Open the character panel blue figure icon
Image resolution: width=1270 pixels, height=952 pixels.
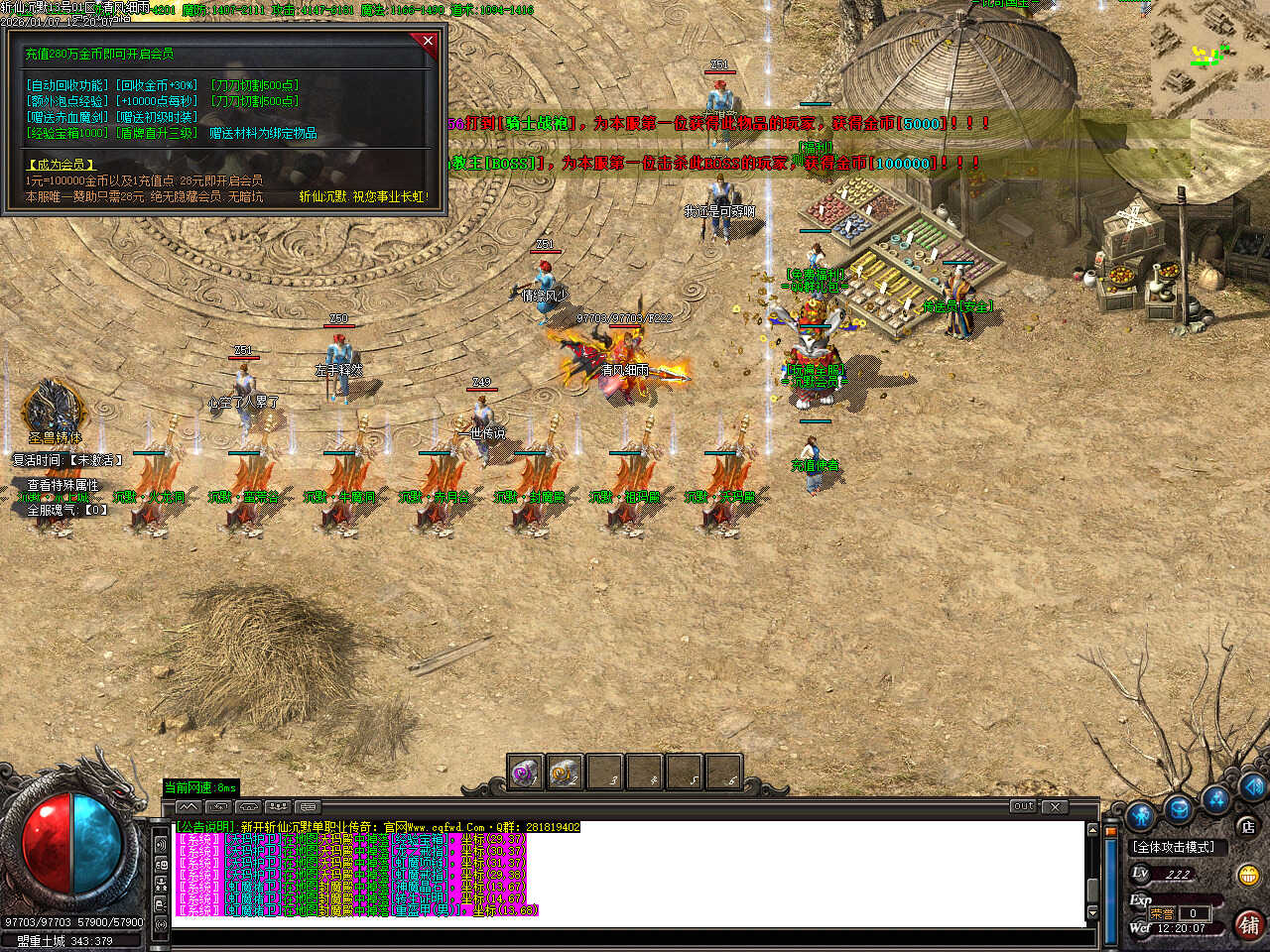pos(1141,816)
